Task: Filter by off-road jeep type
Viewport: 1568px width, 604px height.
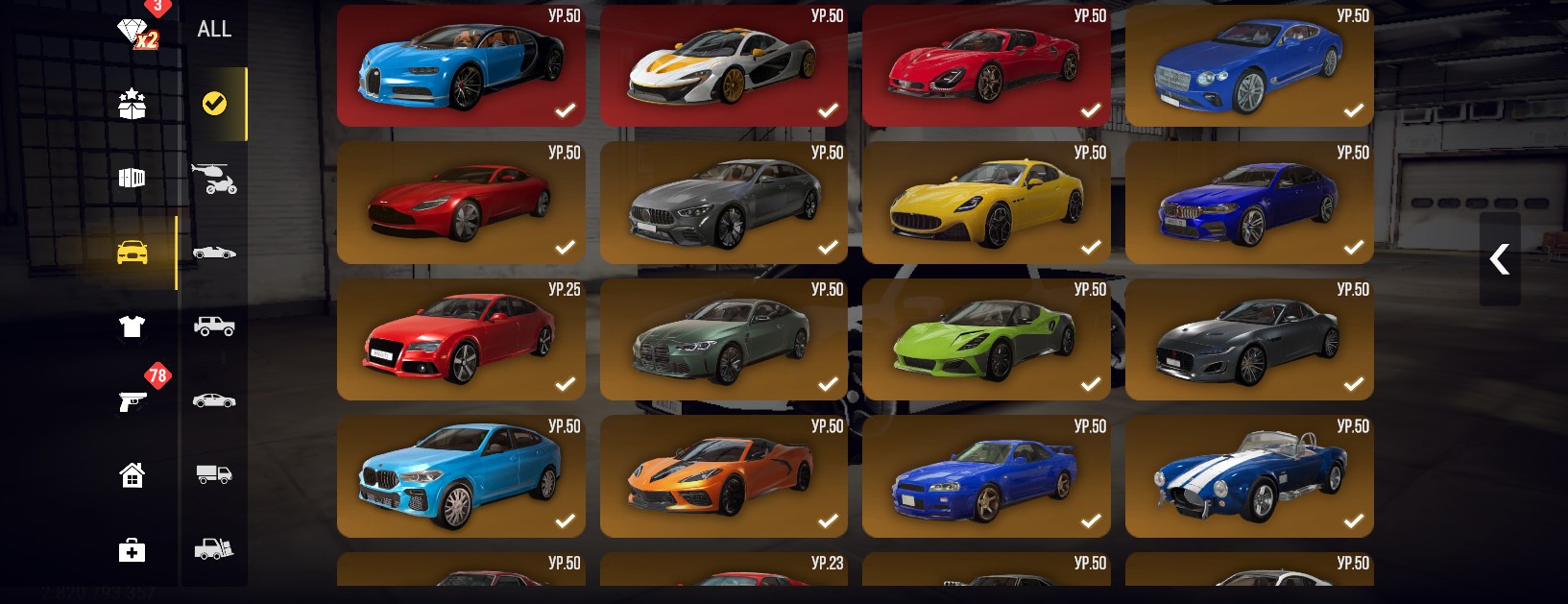Action: [x=214, y=326]
